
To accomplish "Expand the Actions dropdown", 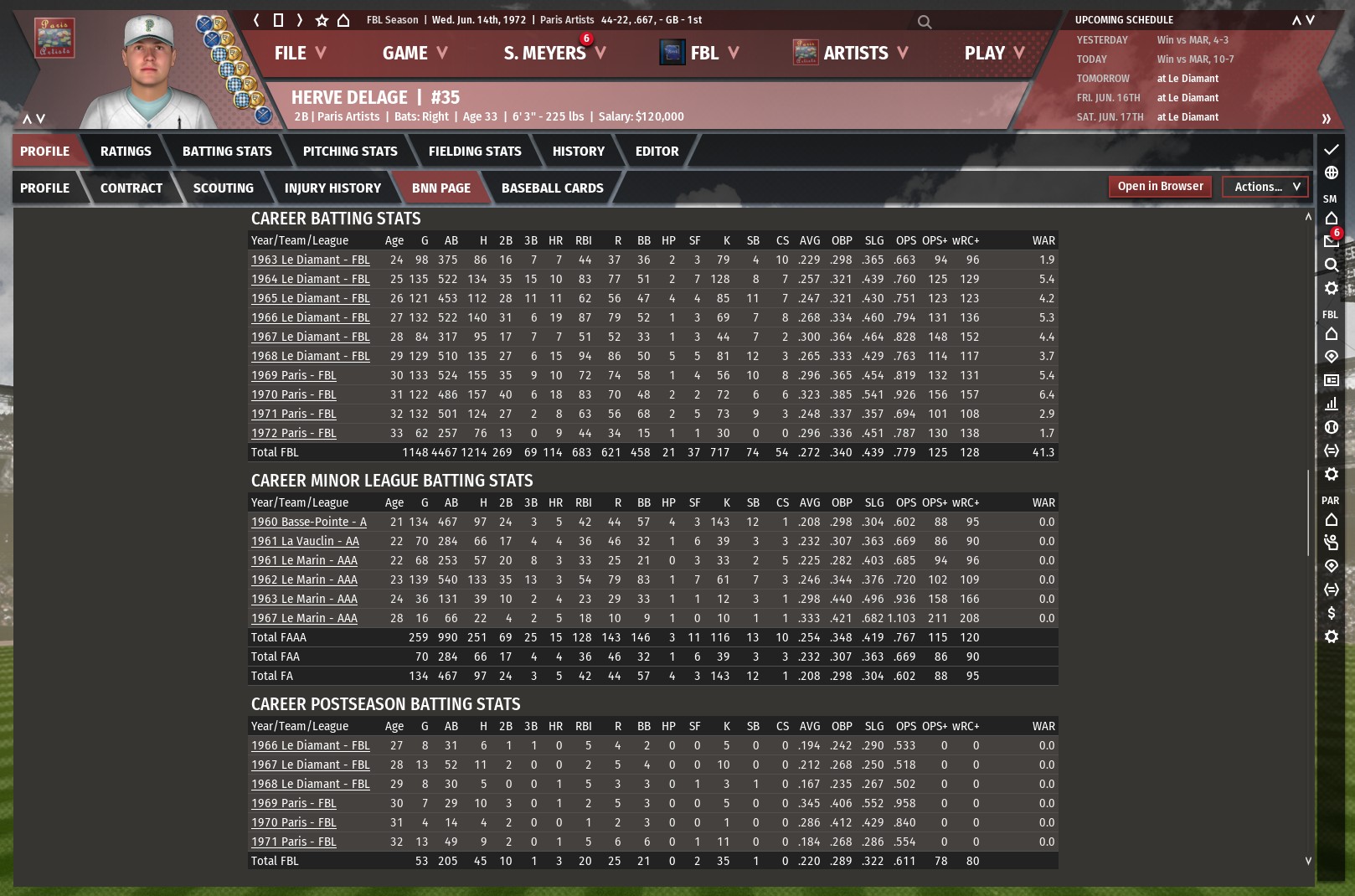I will click(x=1266, y=187).
